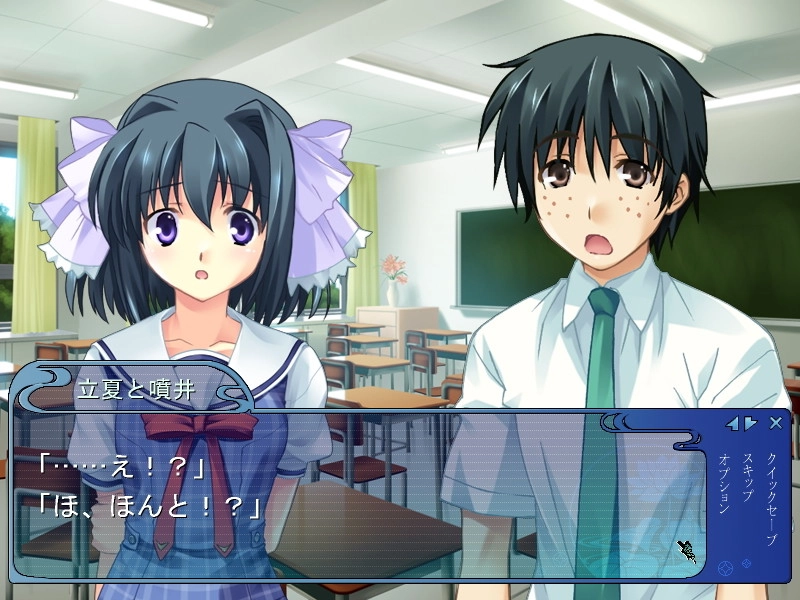Click the left arrow in the dialogue box
Image resolution: width=800 pixels, height=600 pixels.
(x=733, y=424)
